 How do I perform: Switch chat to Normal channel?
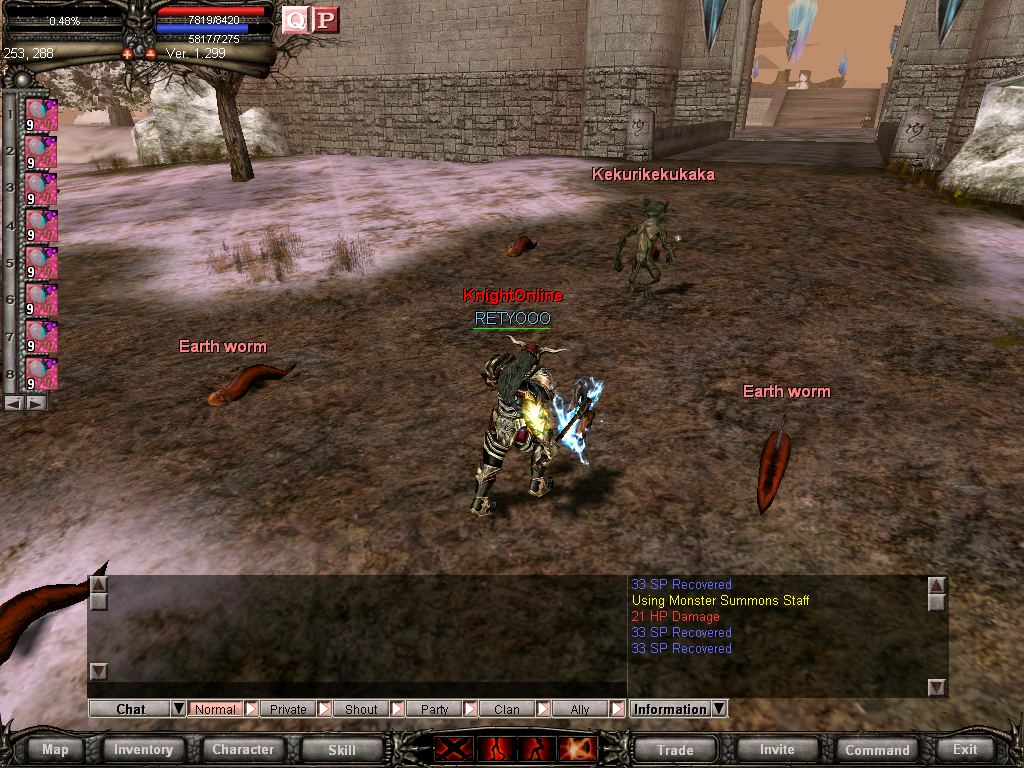(215, 709)
